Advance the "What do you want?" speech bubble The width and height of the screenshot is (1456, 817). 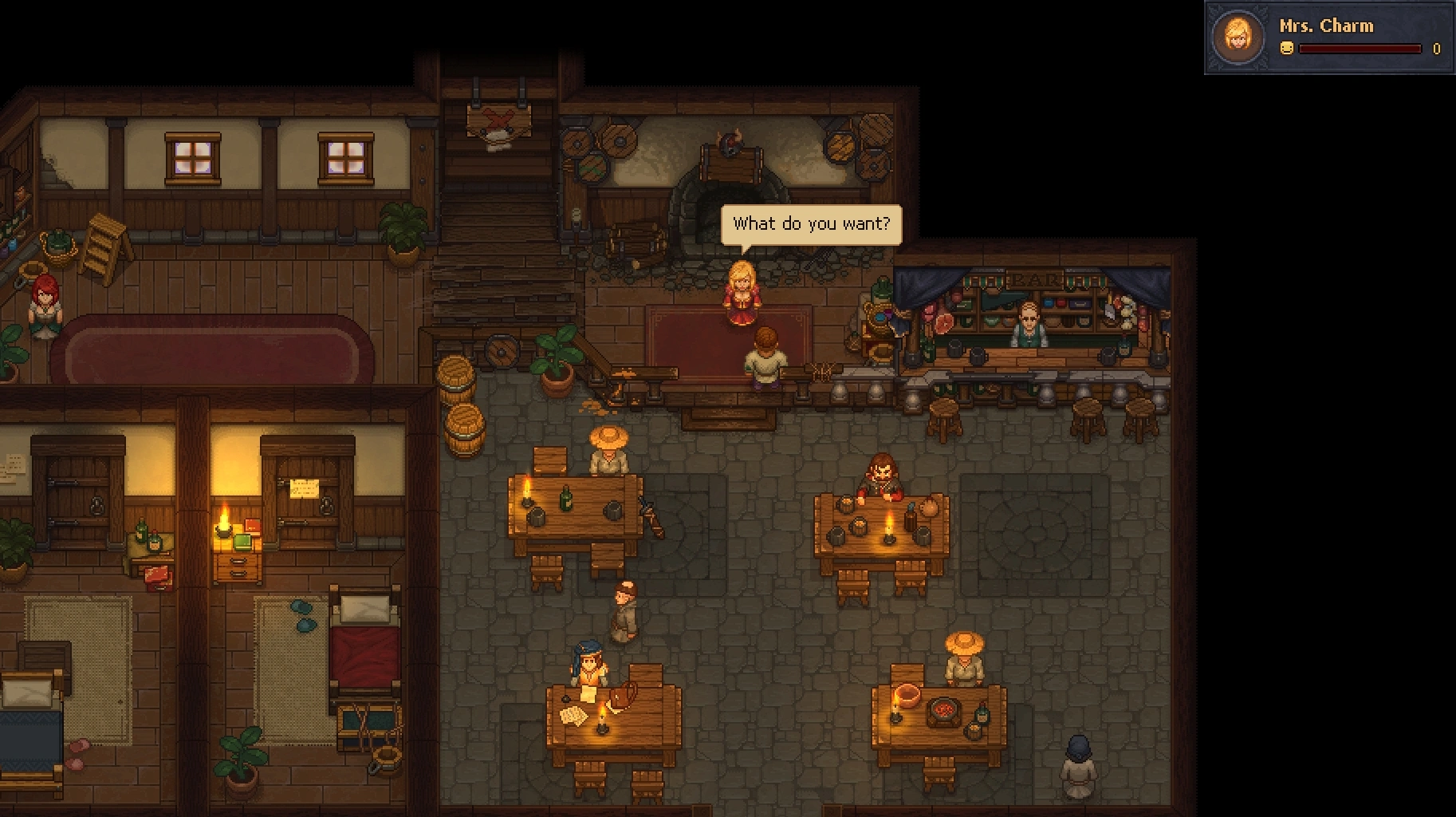tap(811, 224)
